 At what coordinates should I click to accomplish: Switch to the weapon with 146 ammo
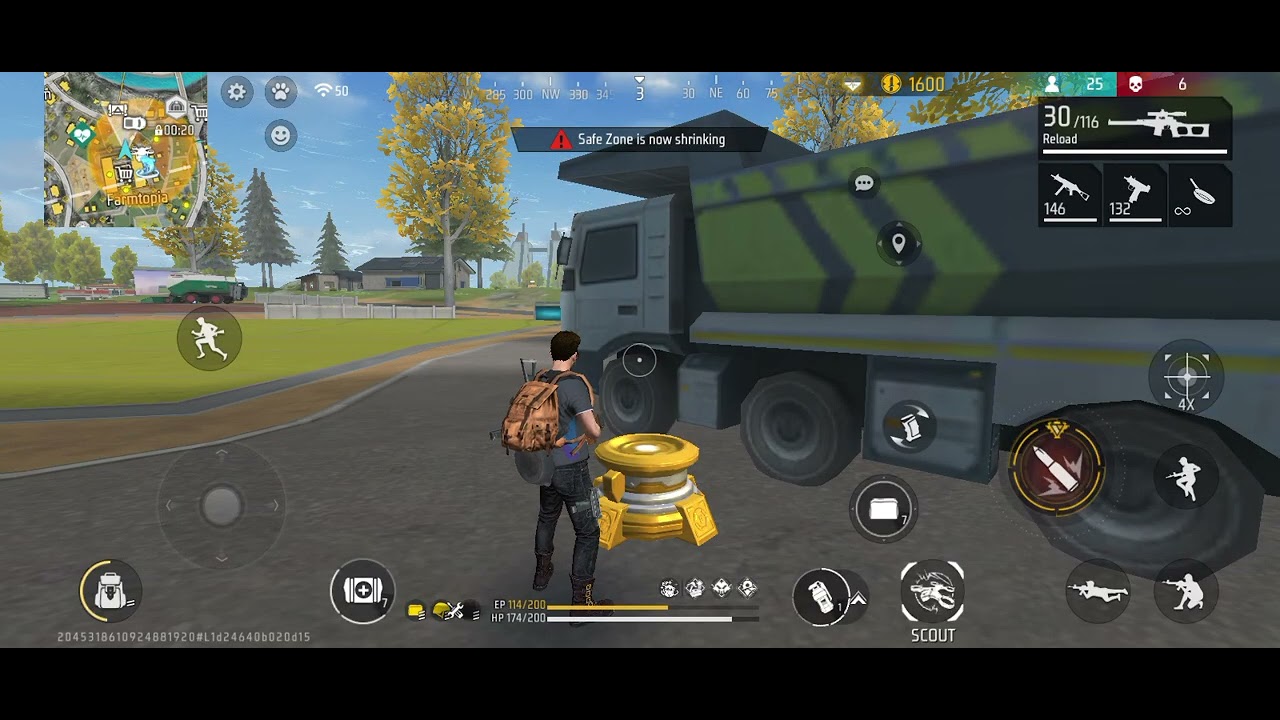1069,194
